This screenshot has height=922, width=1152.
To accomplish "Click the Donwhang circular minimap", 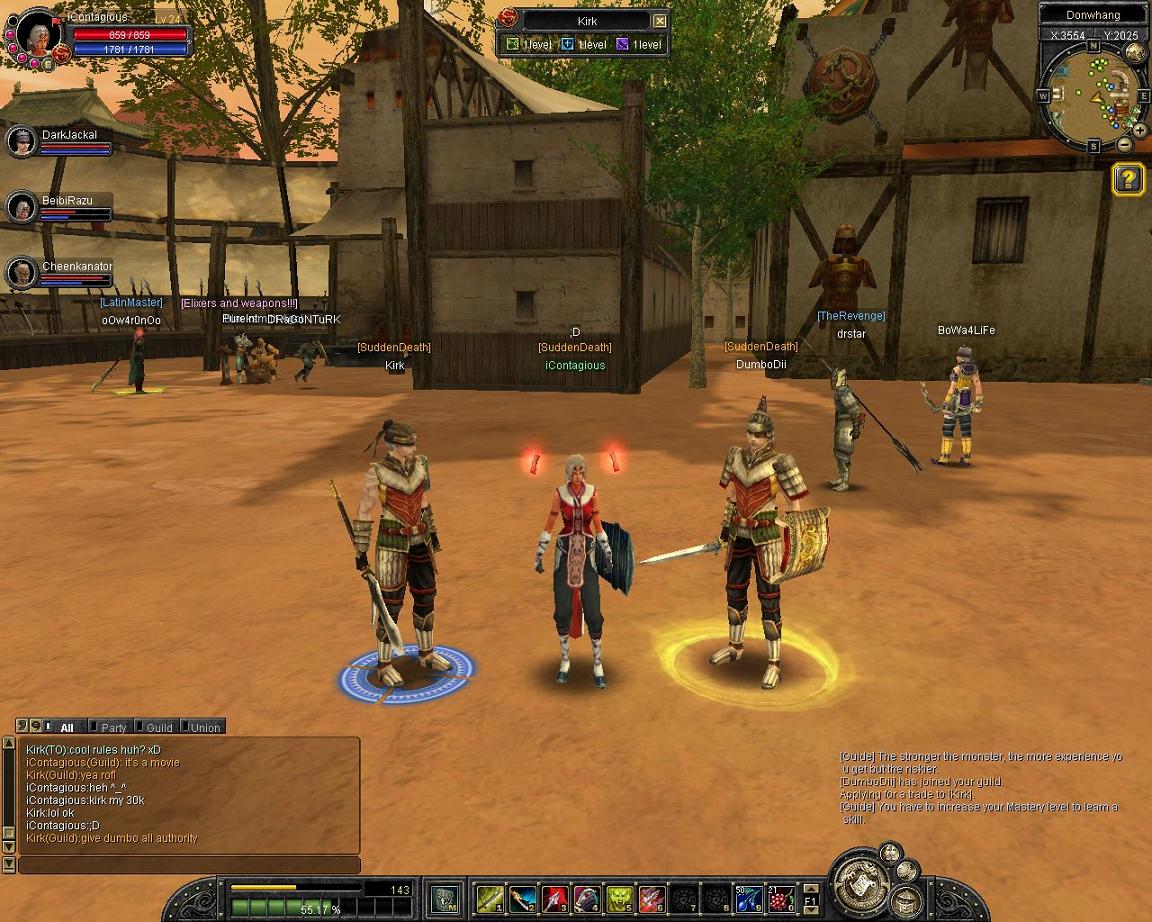I will 1094,96.
